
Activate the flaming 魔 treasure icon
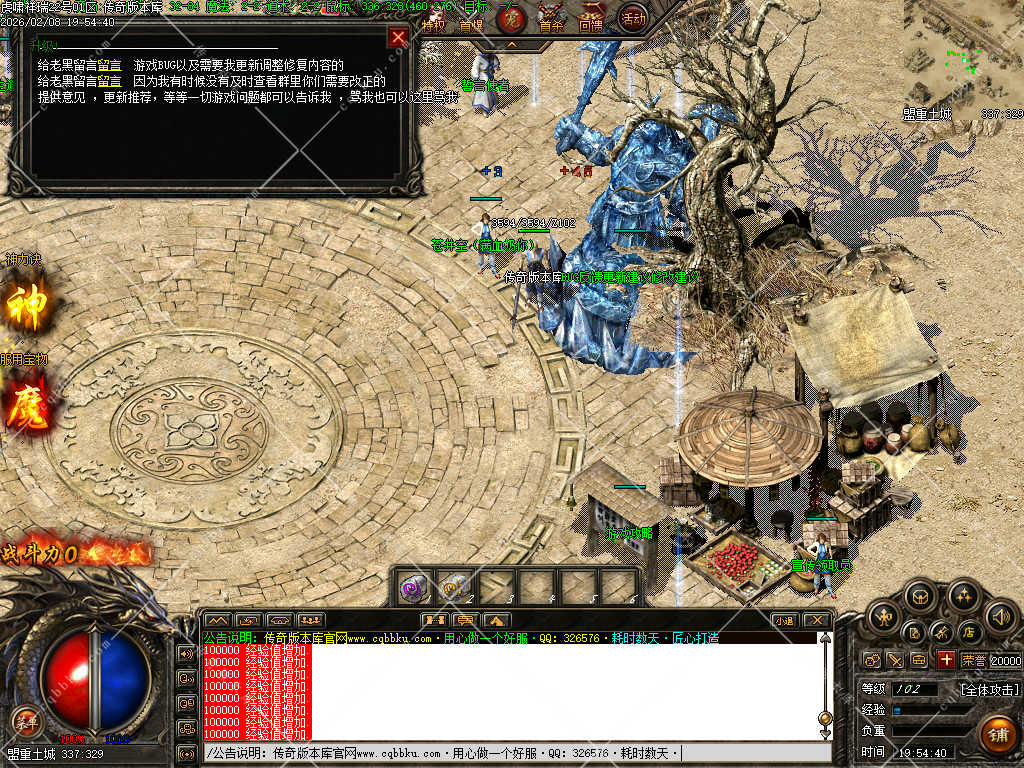27,410
